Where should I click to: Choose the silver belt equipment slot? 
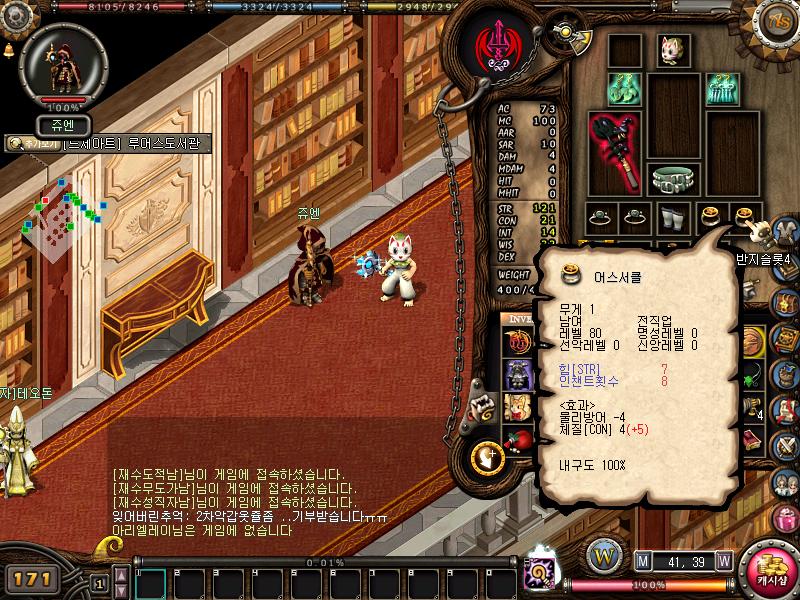pos(673,178)
